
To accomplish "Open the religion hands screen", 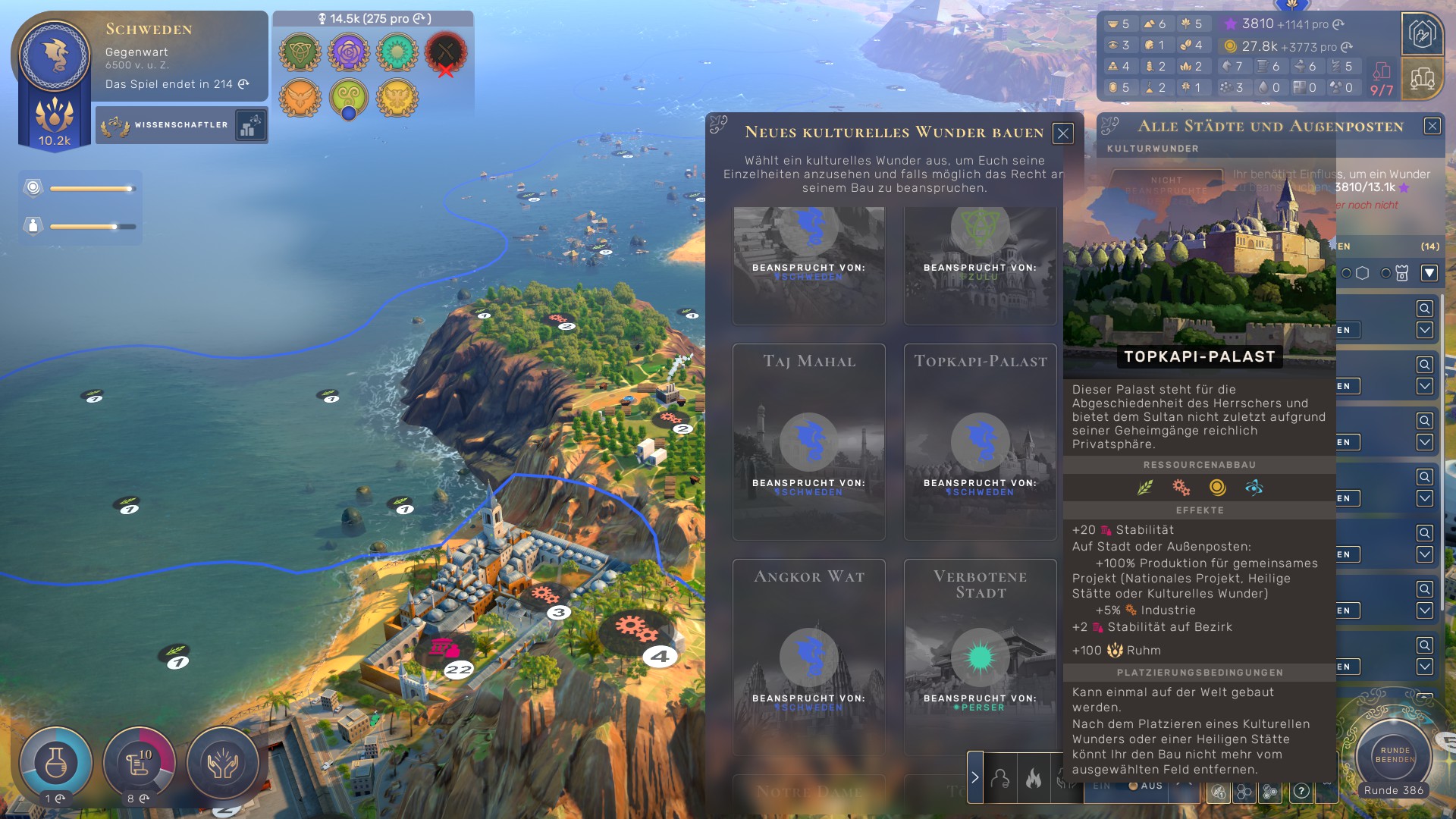I will coord(223,763).
